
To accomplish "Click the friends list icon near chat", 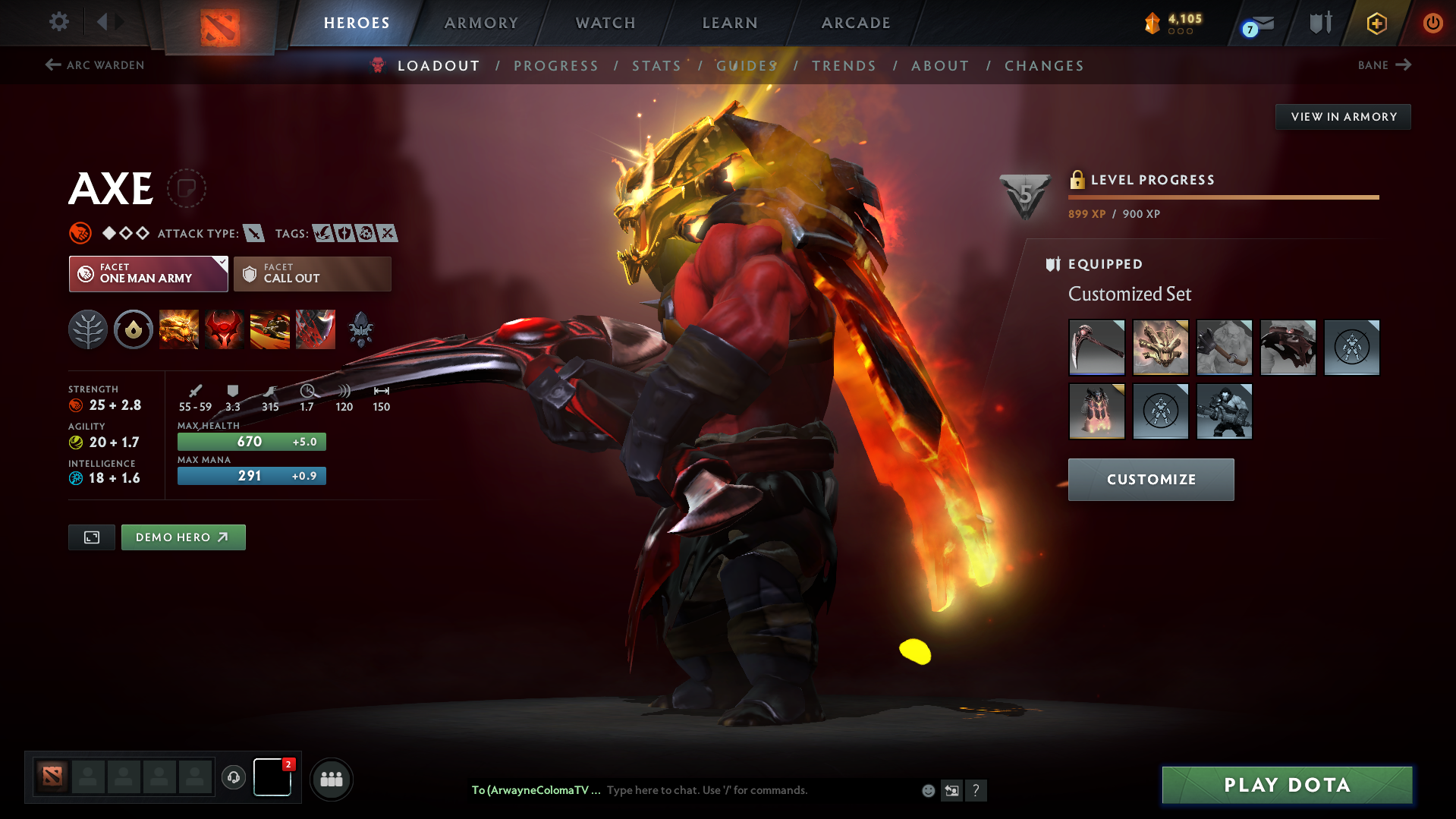I will [x=331, y=779].
